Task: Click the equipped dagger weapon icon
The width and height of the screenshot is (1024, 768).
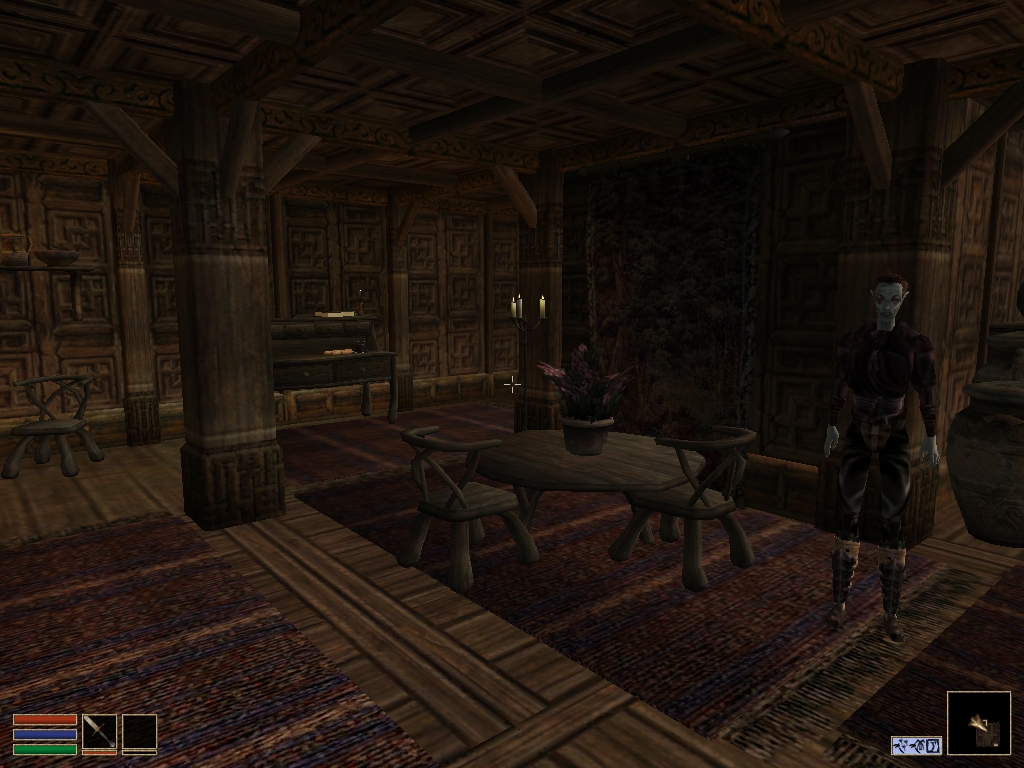Action: point(99,731)
